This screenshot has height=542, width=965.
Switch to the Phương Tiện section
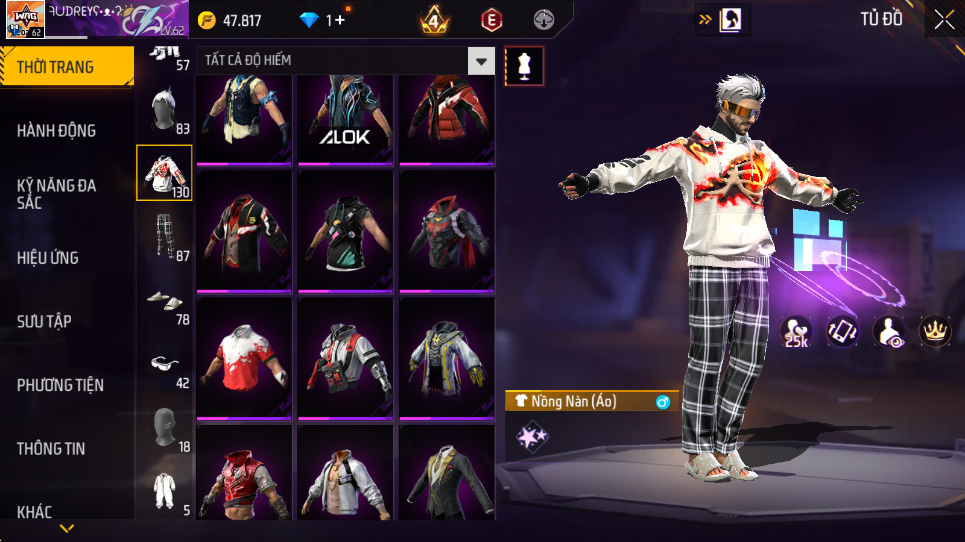click(60, 385)
